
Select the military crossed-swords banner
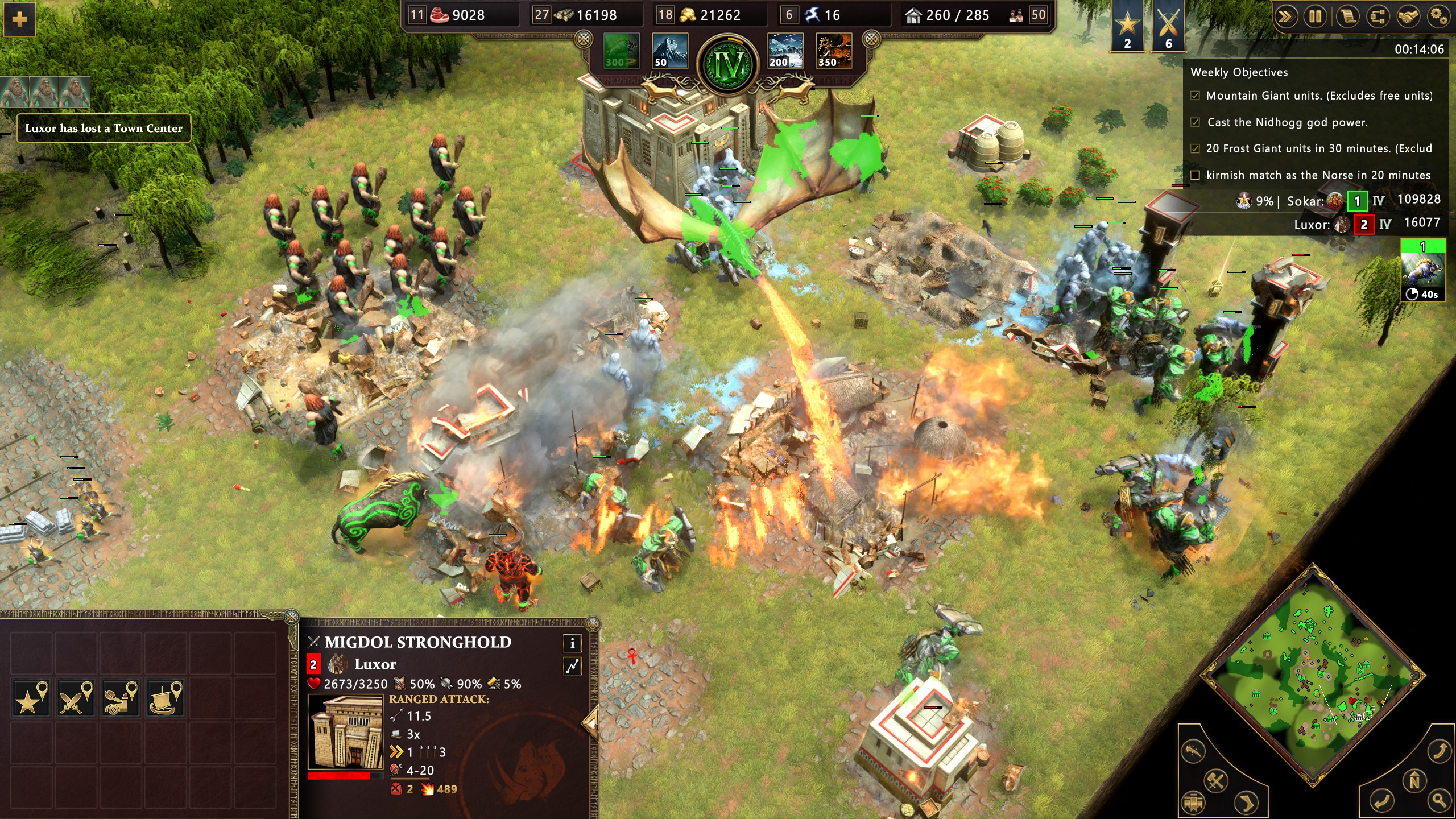(x=1168, y=26)
